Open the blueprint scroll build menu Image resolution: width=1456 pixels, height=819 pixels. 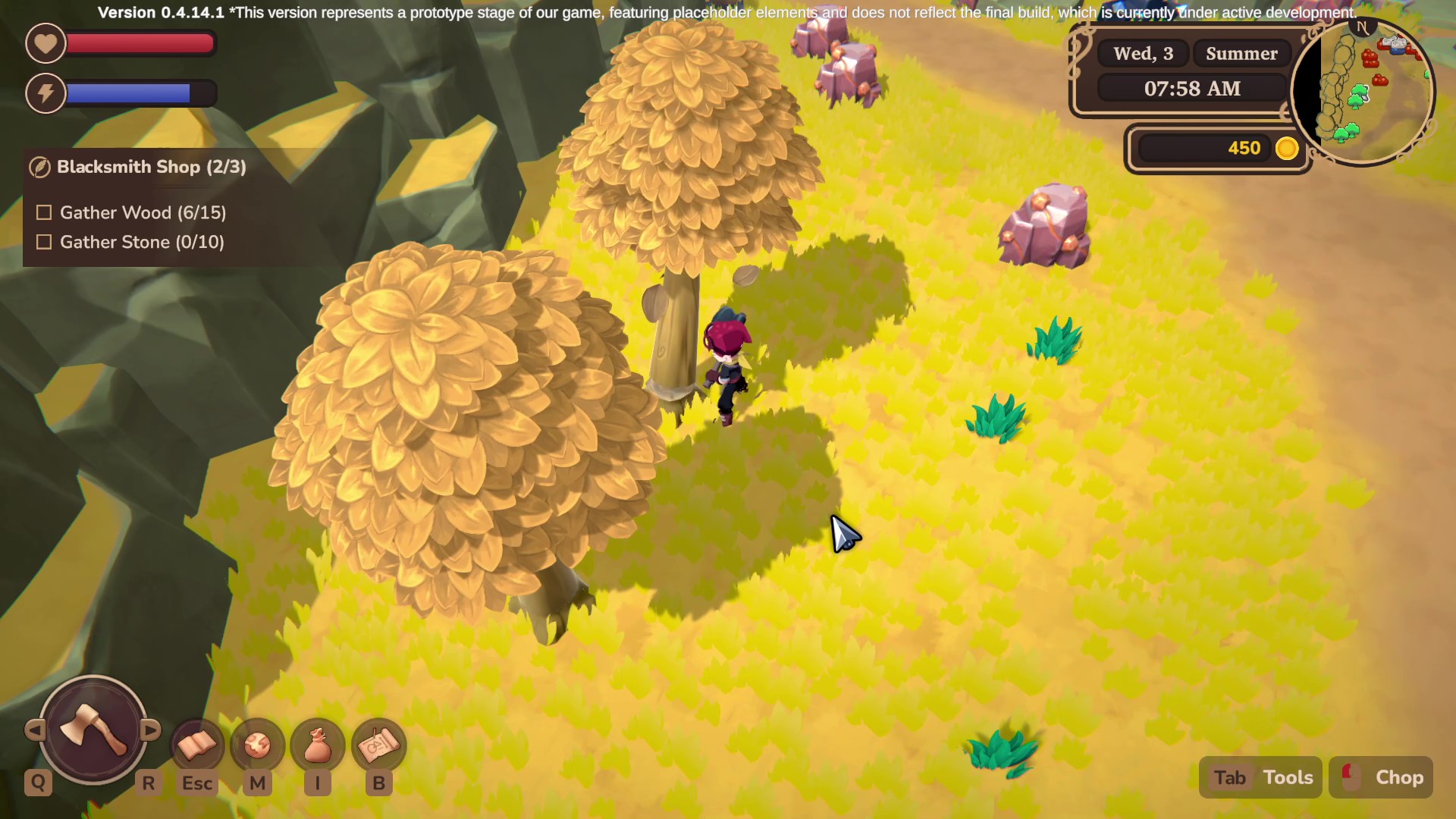tap(378, 745)
